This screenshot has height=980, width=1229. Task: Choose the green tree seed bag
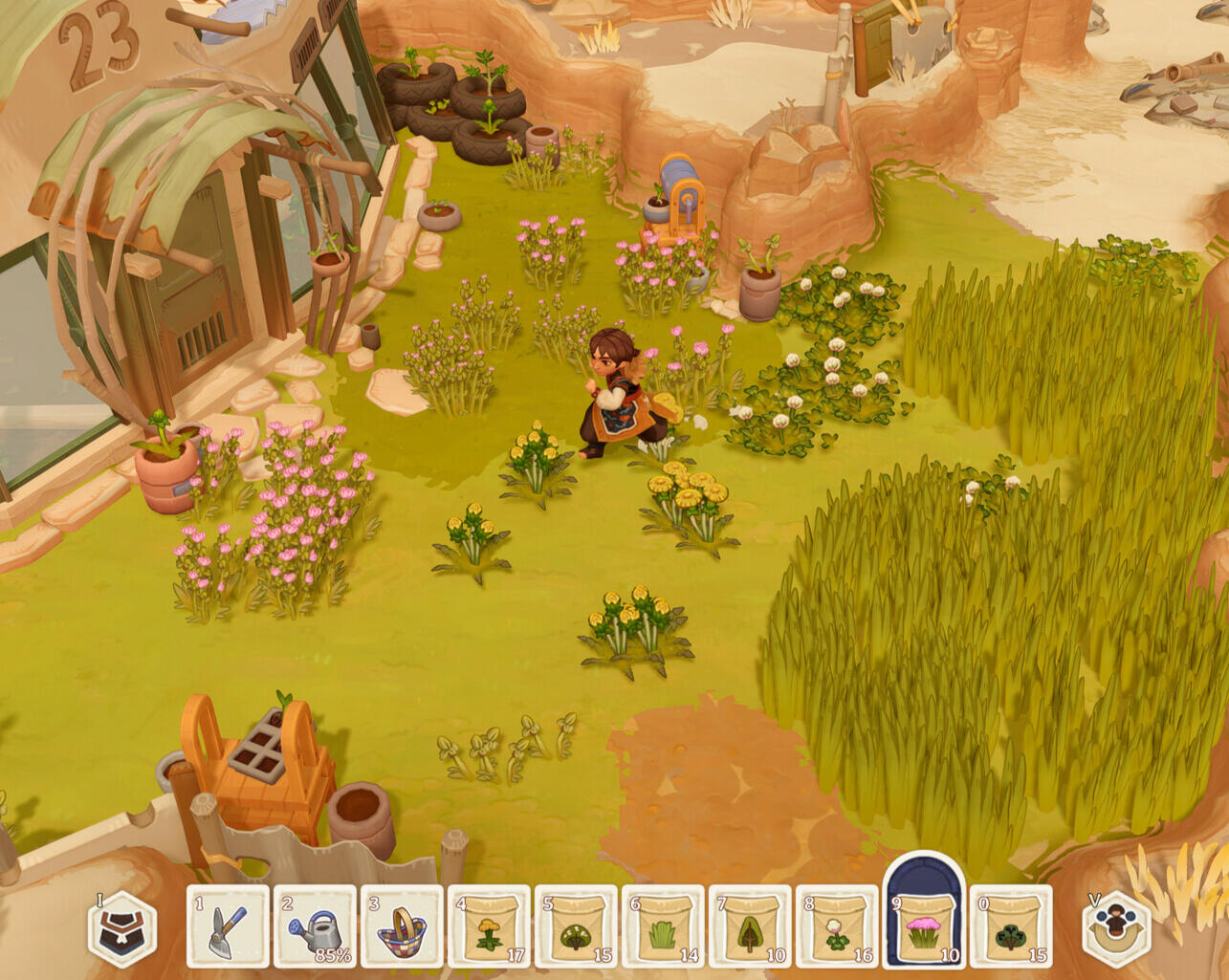750,927
